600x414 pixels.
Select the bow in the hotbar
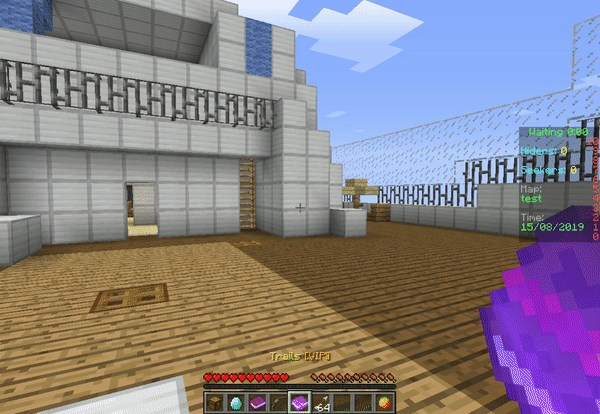(x=277, y=402)
